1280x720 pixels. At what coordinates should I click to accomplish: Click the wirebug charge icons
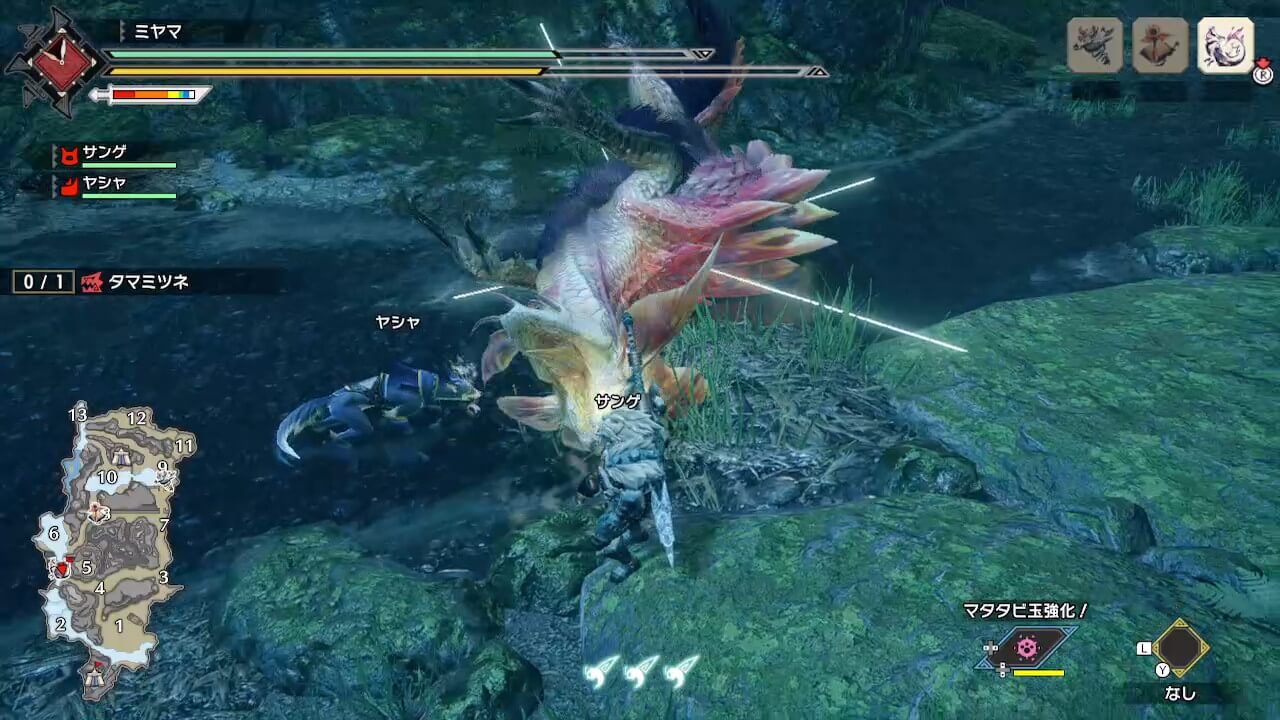coord(642,672)
